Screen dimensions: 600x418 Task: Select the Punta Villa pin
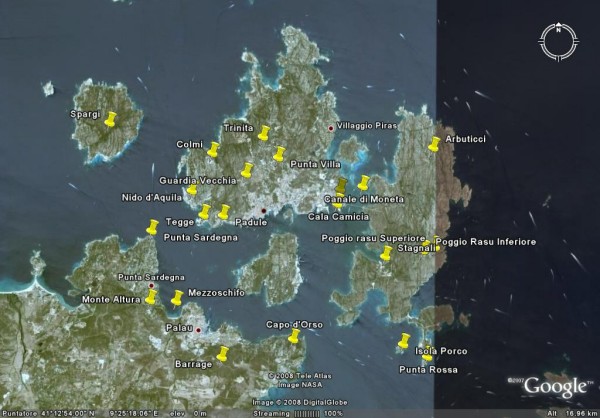[279, 154]
